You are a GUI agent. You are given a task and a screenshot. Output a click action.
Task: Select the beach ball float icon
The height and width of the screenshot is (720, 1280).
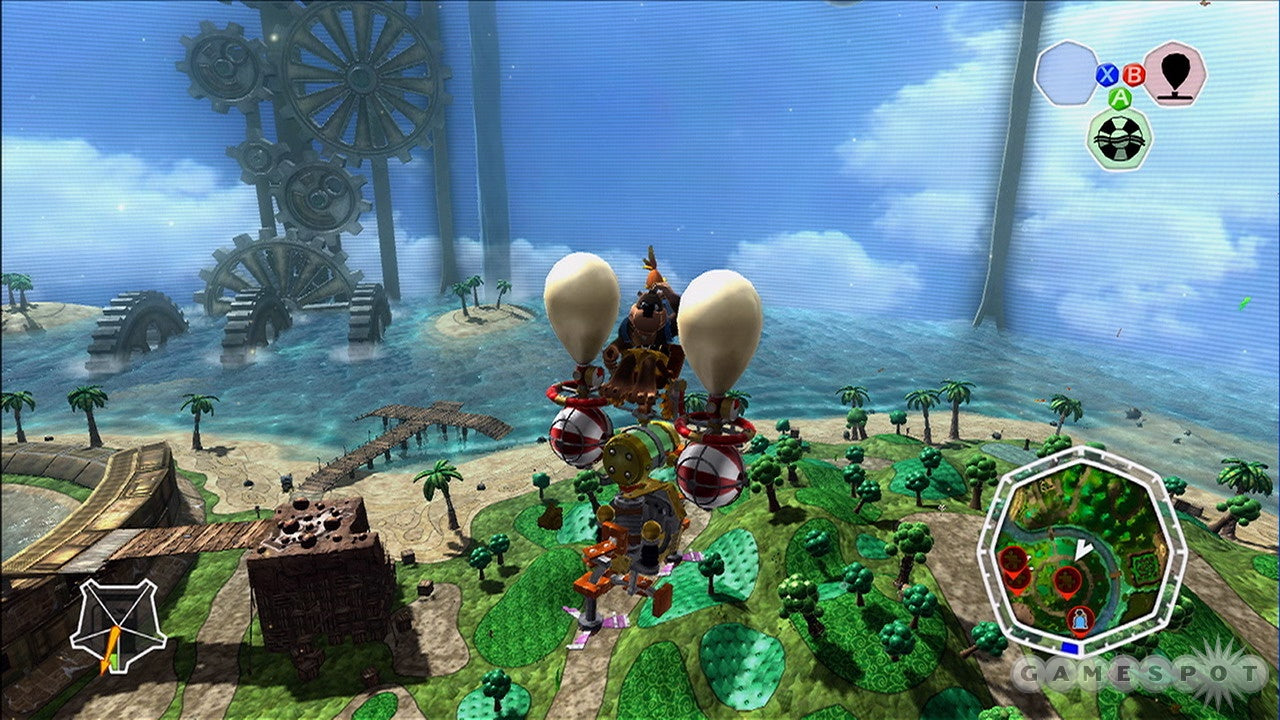tap(1121, 137)
